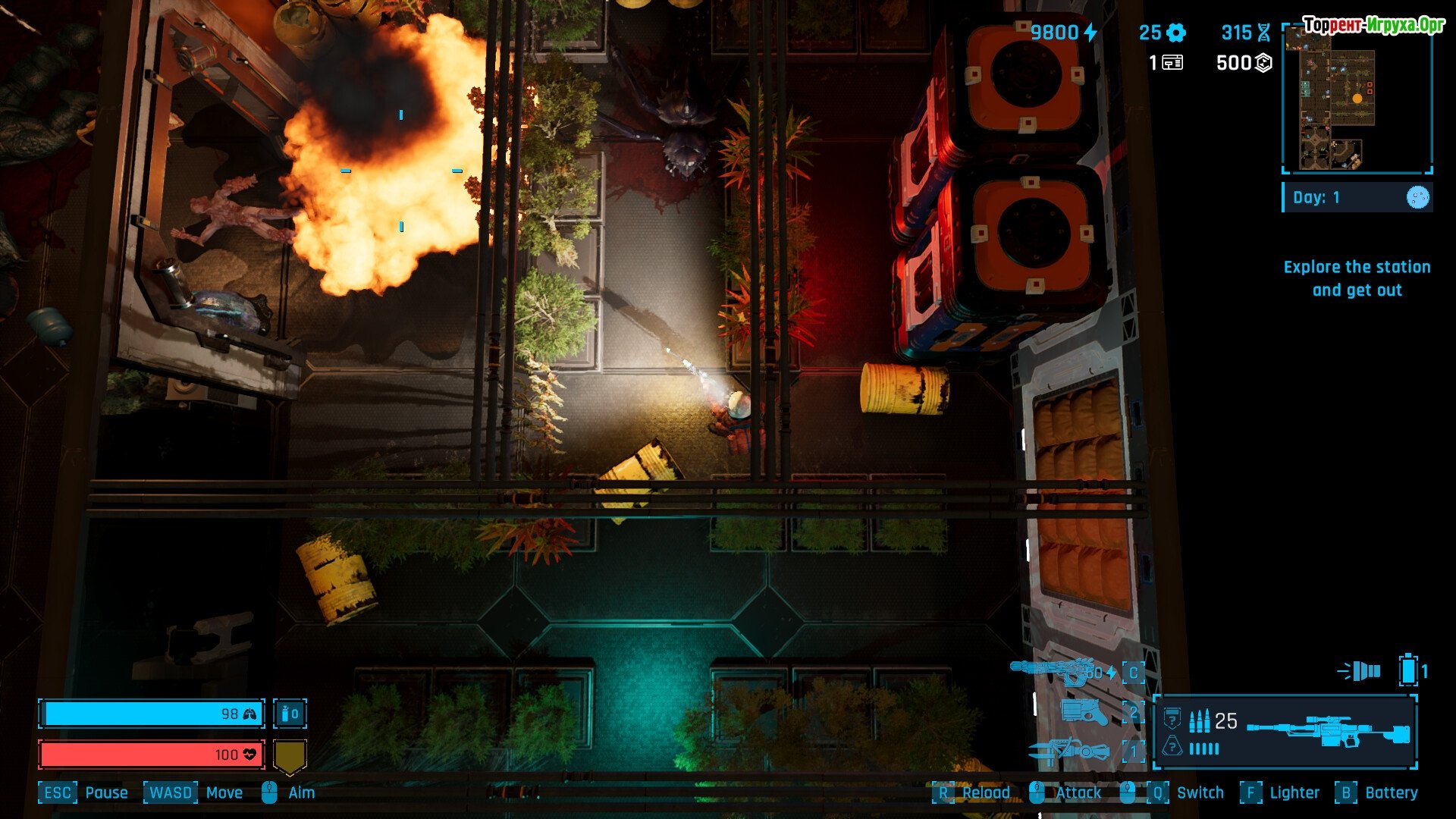Image resolution: width=1456 pixels, height=819 pixels.
Task: Select the claw cutter melee tool icon
Action: tap(1069, 752)
